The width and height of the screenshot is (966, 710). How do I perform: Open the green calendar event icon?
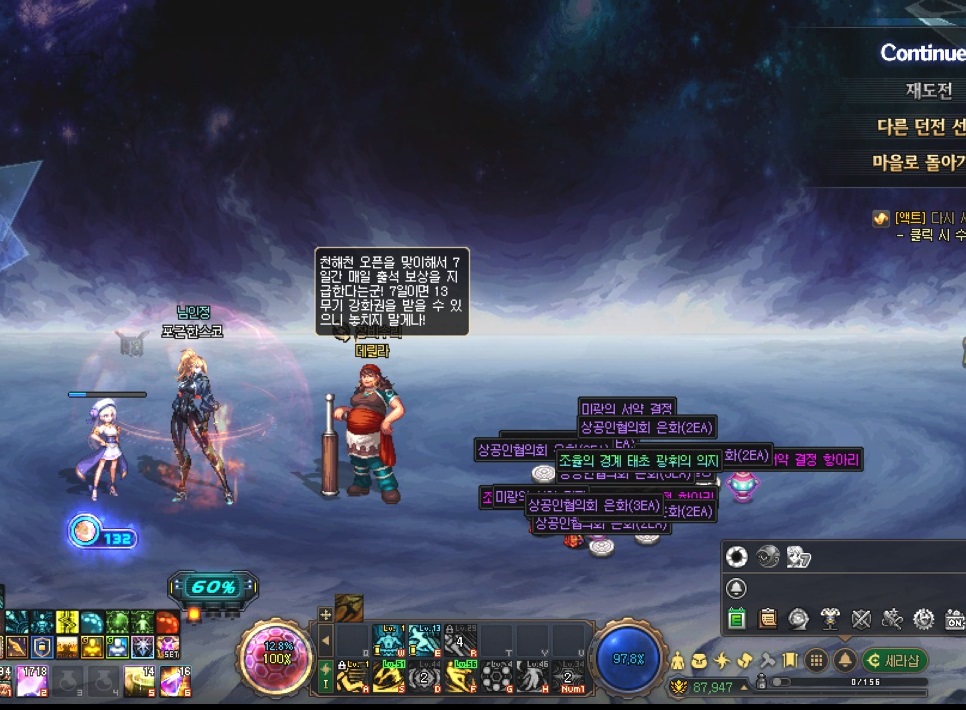pos(737,619)
